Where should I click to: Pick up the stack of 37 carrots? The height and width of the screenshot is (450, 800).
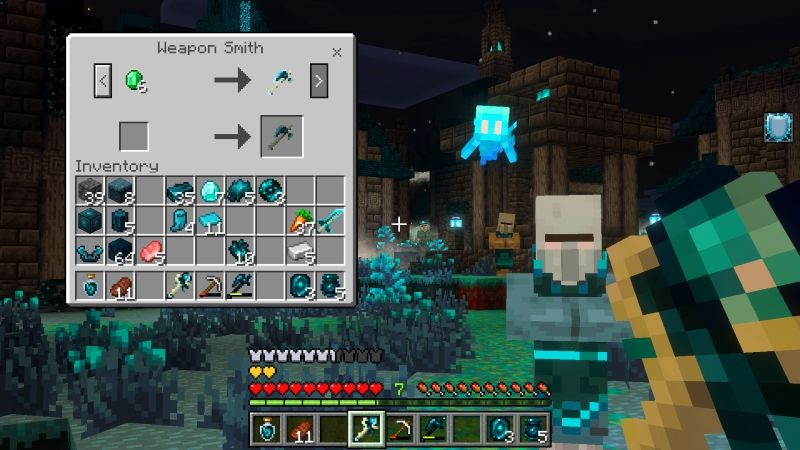(x=302, y=221)
